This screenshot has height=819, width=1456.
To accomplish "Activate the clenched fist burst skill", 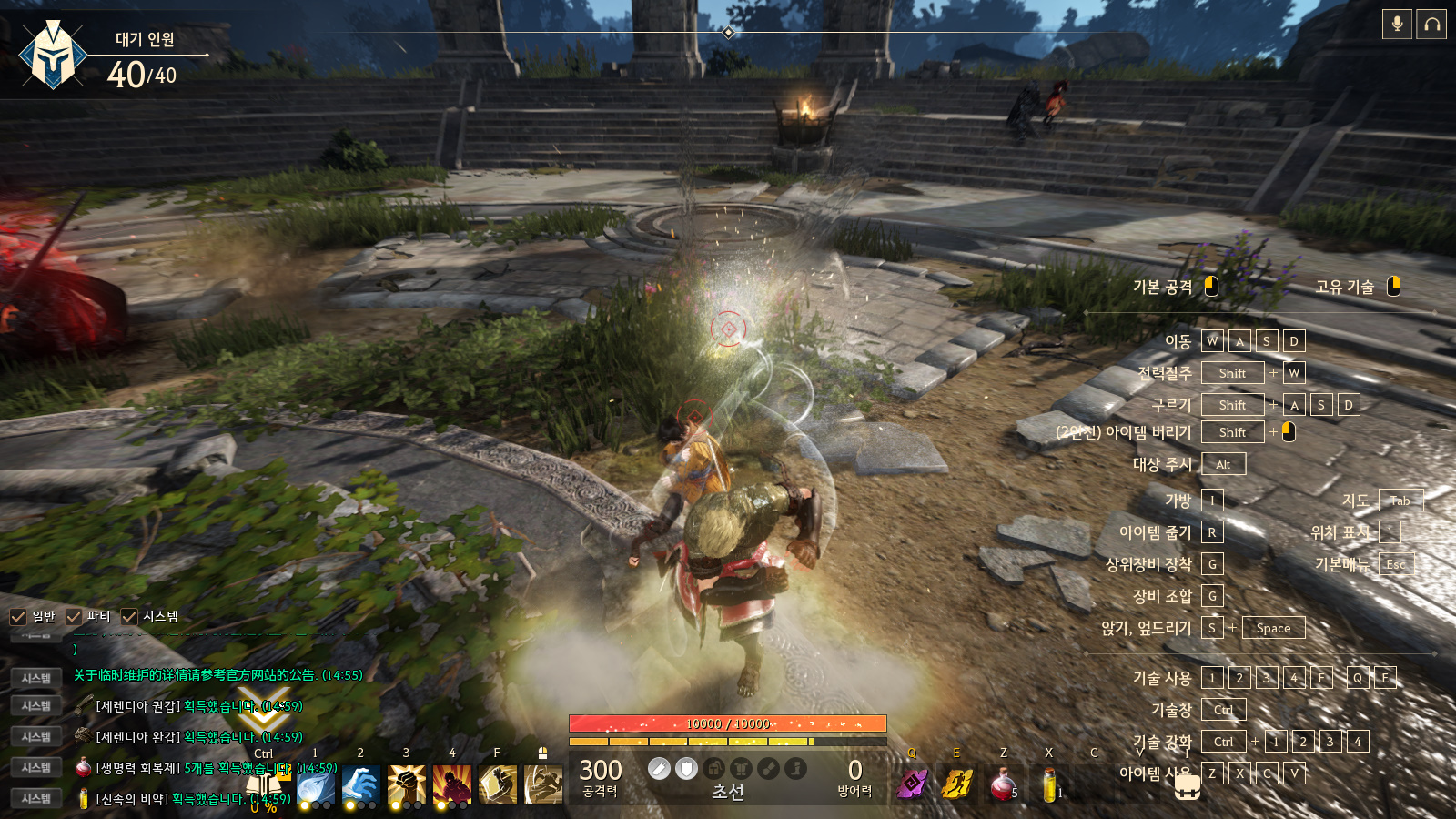I will 407,784.
